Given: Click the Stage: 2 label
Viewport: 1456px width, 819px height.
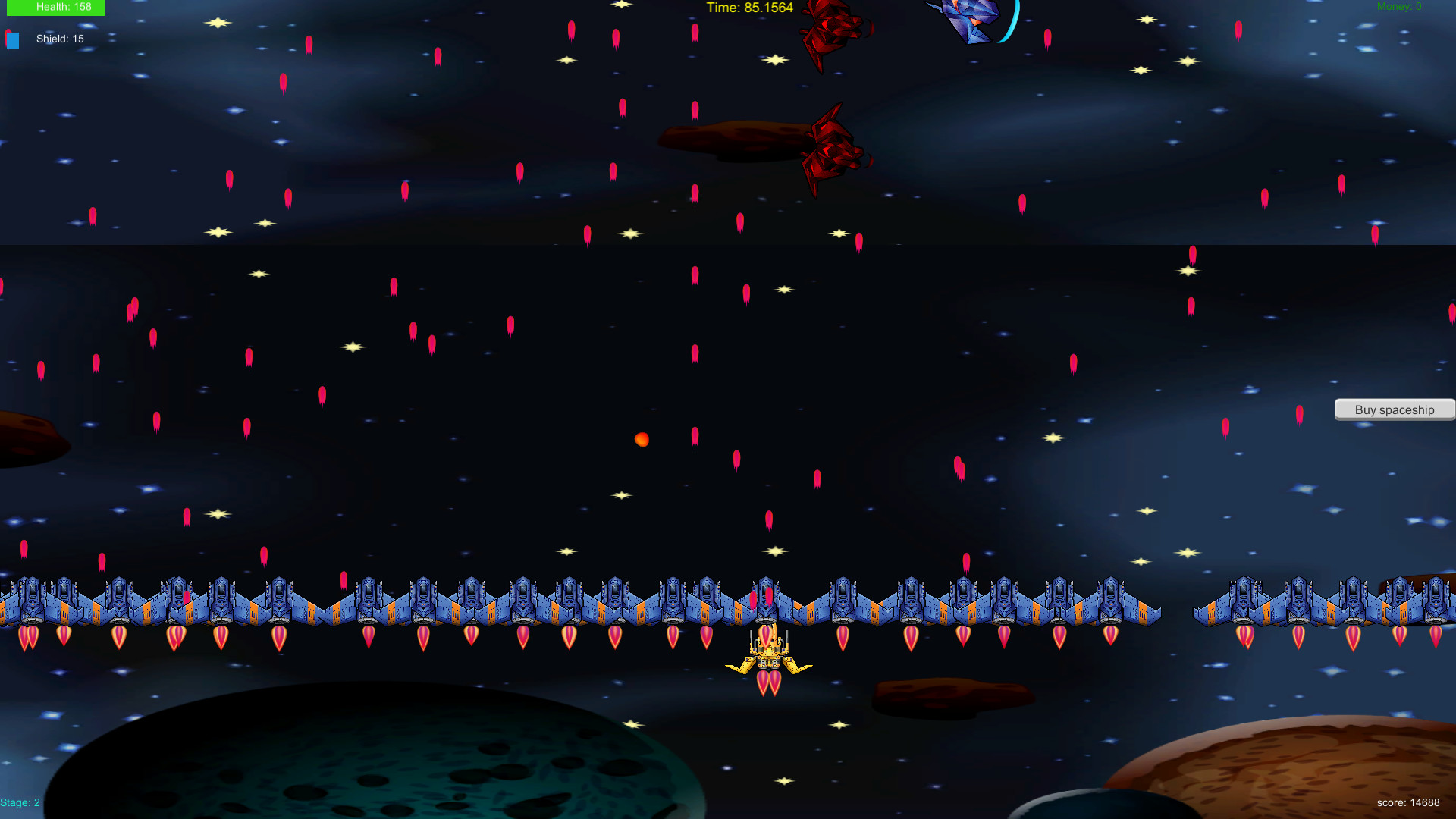Looking at the screenshot, I should [x=20, y=802].
